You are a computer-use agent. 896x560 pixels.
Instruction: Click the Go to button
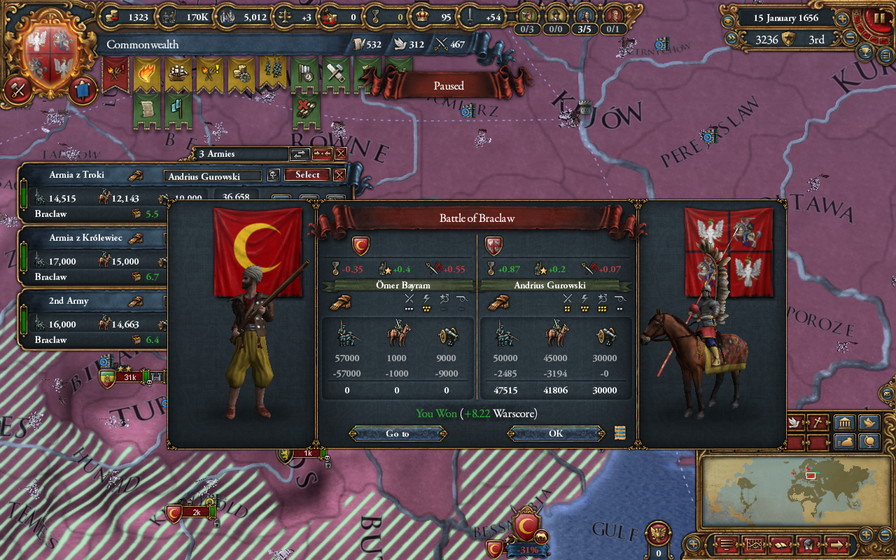tap(397, 433)
